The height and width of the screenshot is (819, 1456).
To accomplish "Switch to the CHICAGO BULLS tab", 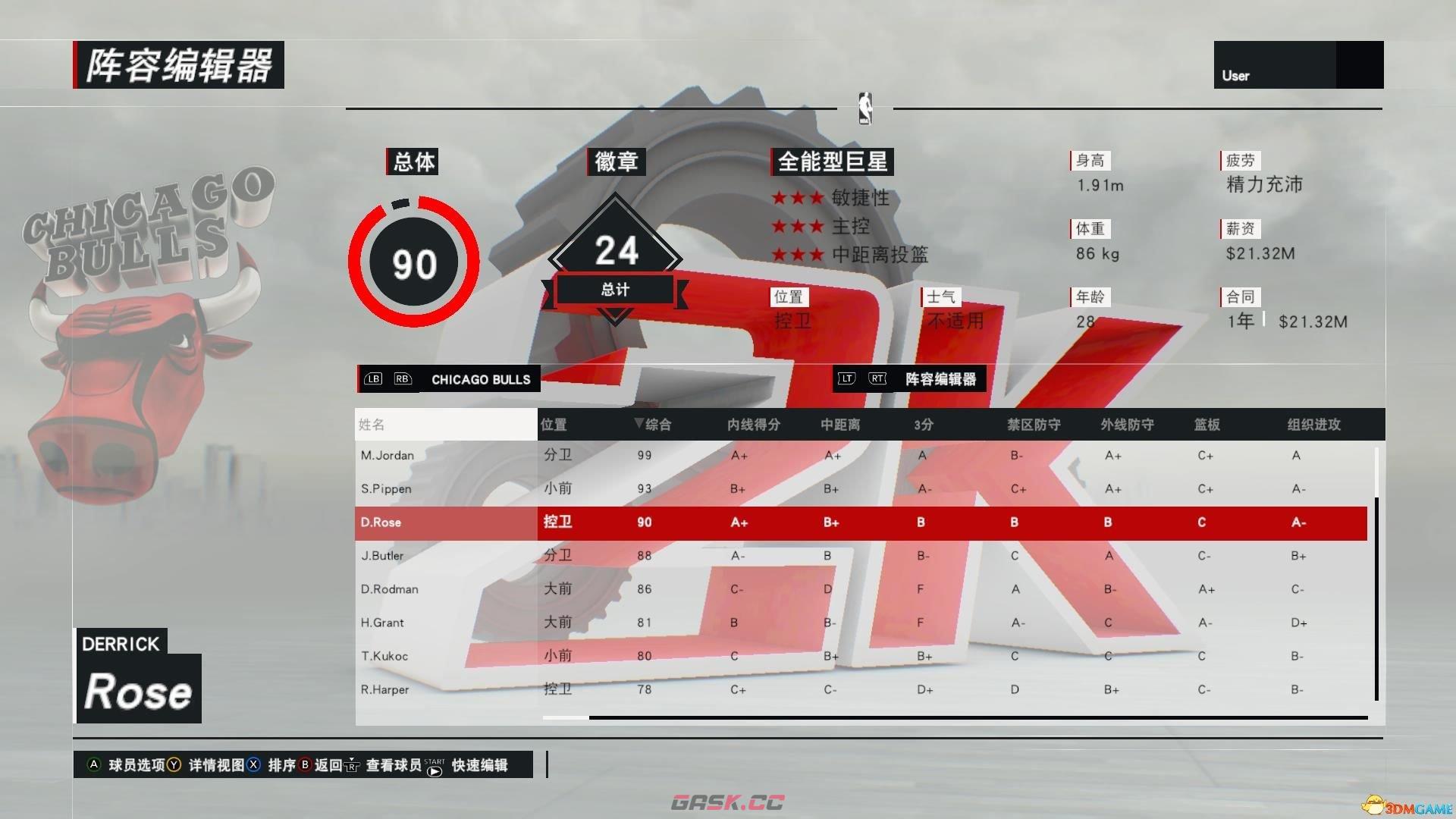I will click(480, 379).
